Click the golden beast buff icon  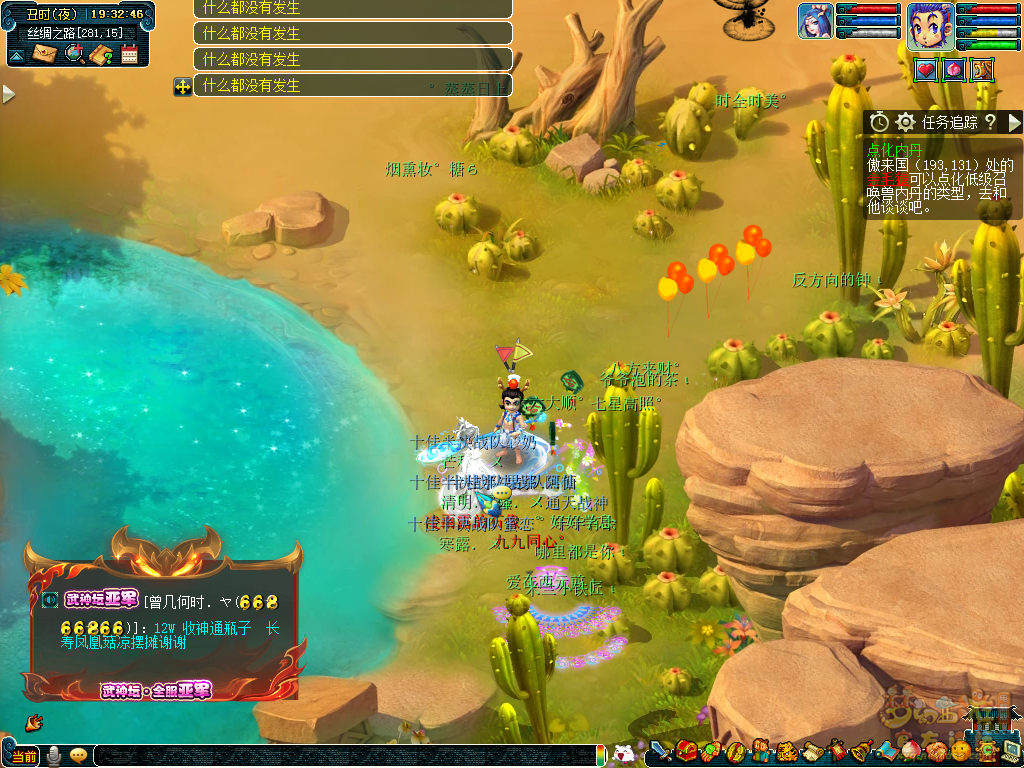pyautogui.click(x=982, y=70)
